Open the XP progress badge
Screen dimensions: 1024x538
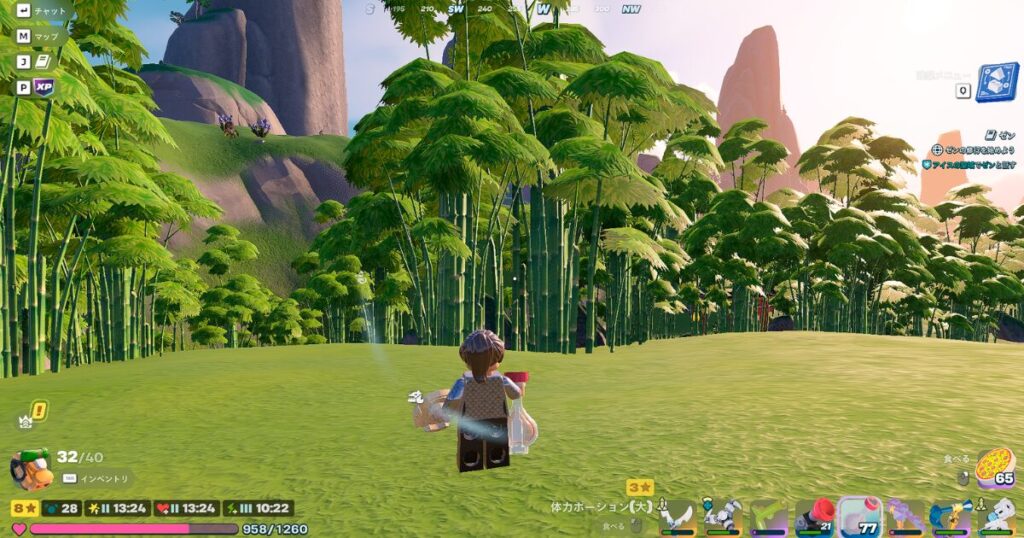click(43, 87)
